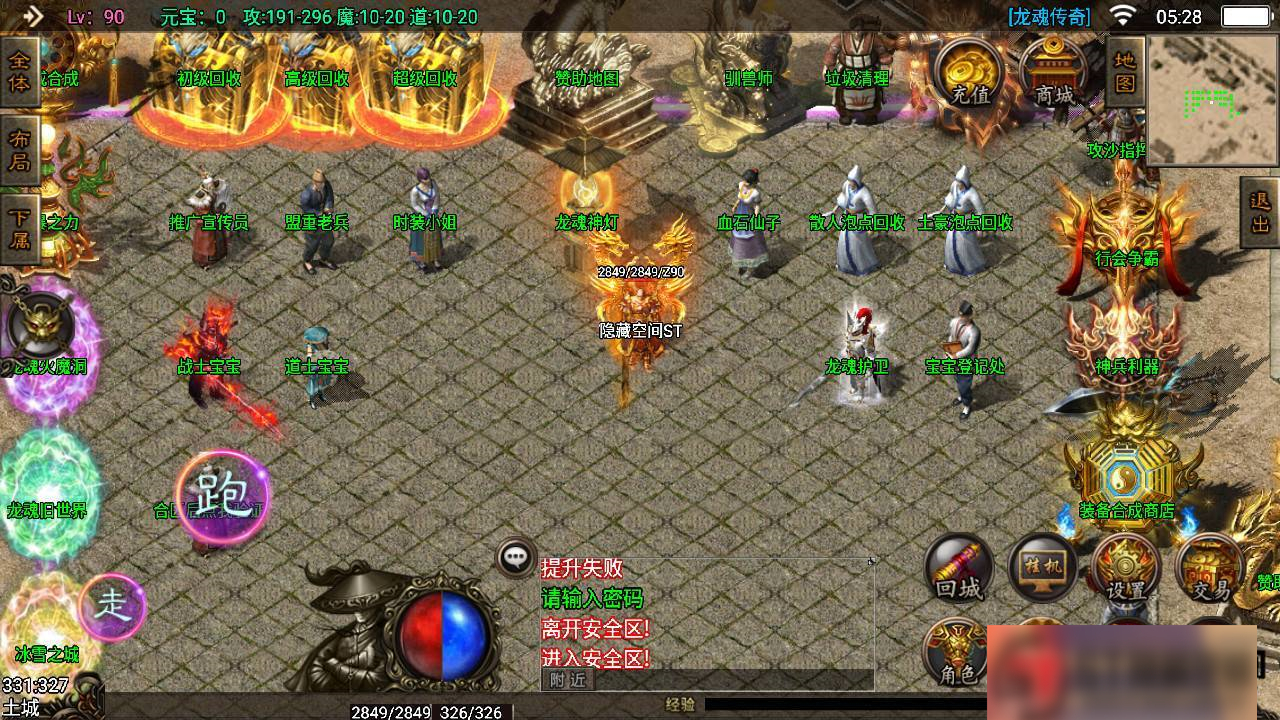Screen dimensions: 1280x720
Task: Select the 布局 layout side tab
Action: coord(19,149)
